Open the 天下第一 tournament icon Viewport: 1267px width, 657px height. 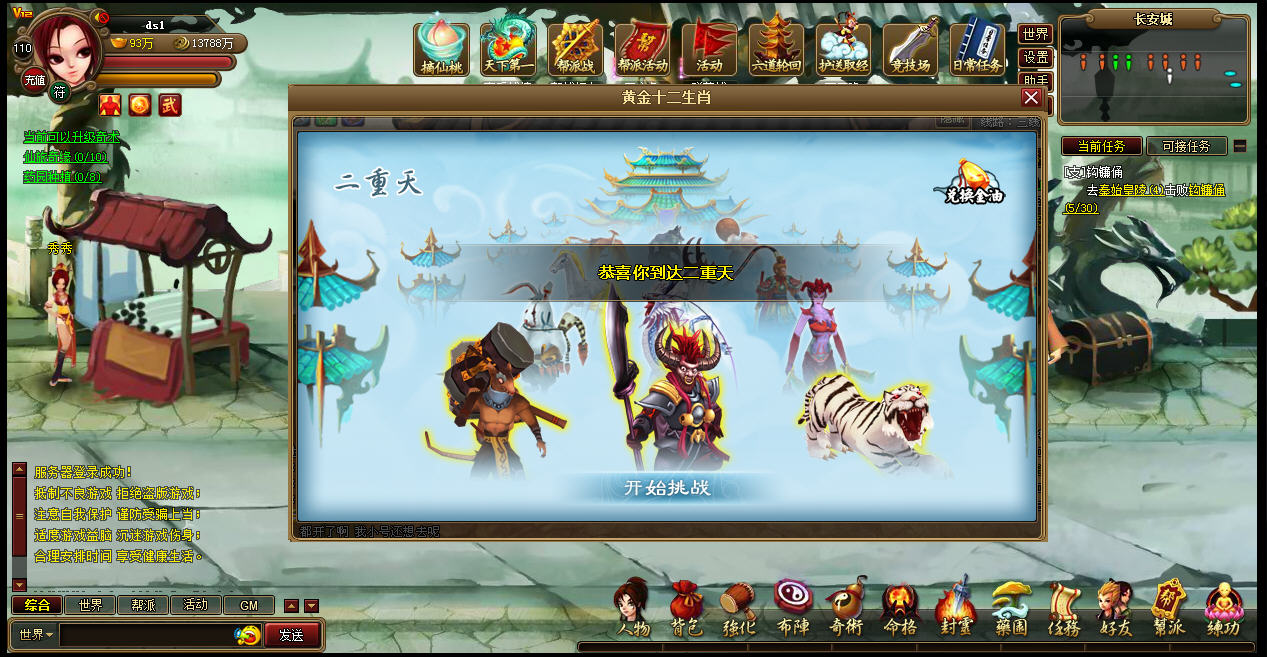pos(508,49)
